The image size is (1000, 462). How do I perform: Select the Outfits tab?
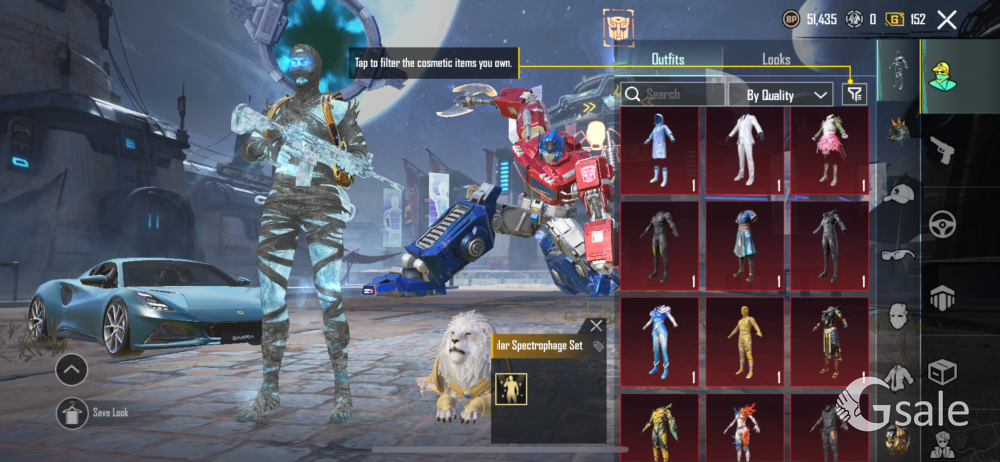(668, 59)
